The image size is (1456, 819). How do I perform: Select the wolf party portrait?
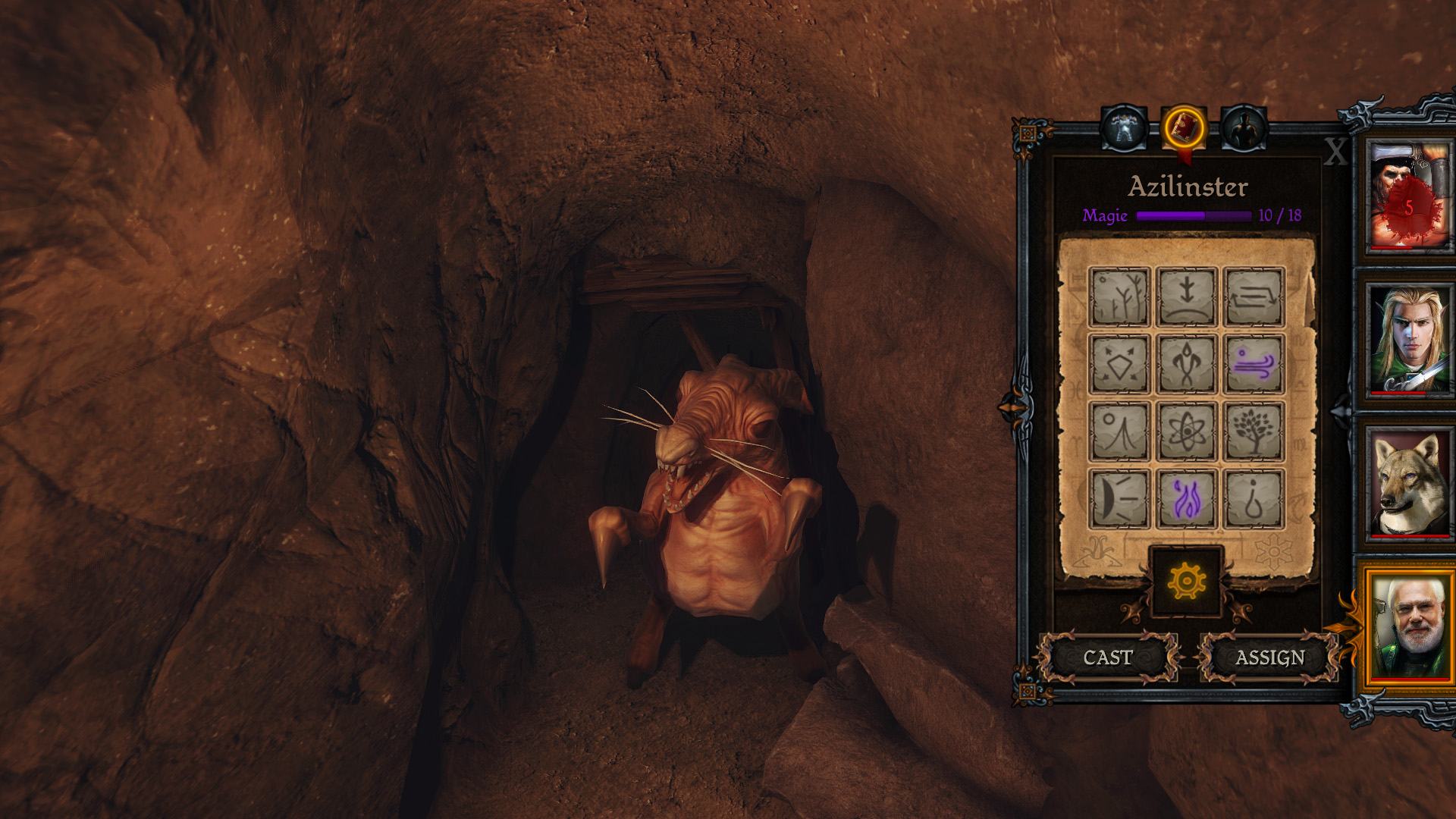pyautogui.click(x=1408, y=483)
